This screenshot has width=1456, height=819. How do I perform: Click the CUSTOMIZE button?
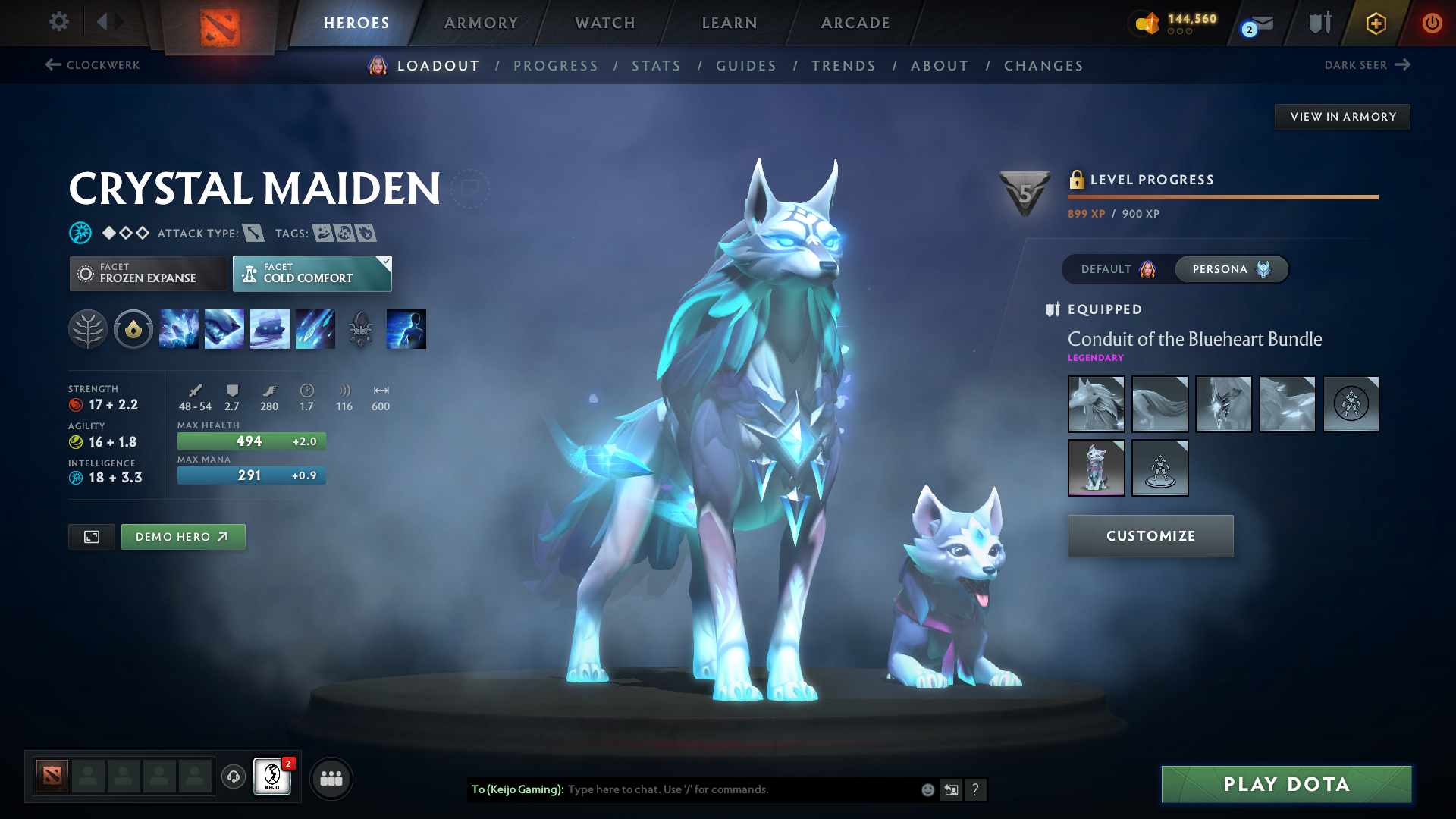point(1150,536)
